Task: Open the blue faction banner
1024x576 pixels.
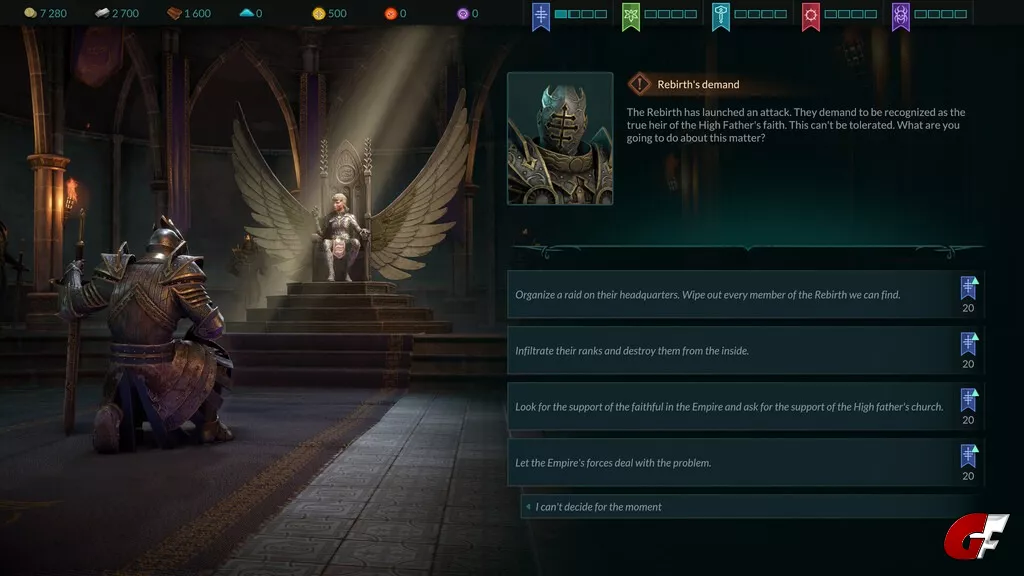Action: (x=541, y=16)
